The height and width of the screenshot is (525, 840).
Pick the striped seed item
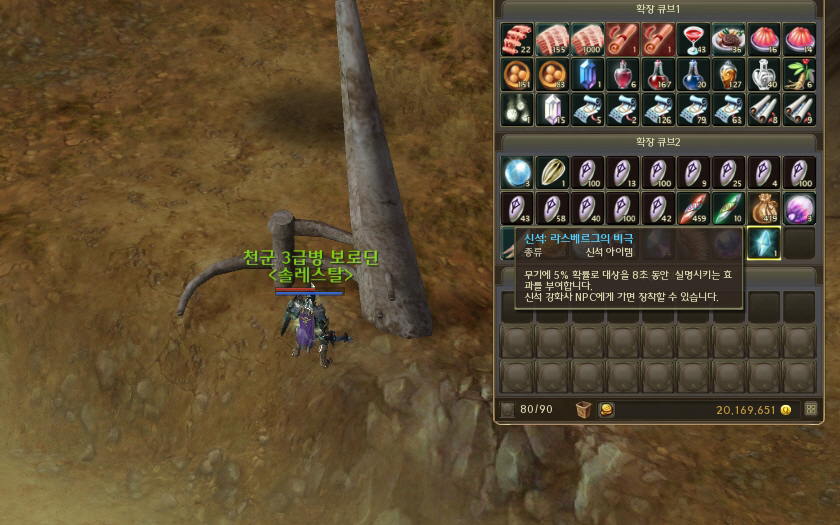tap(552, 173)
